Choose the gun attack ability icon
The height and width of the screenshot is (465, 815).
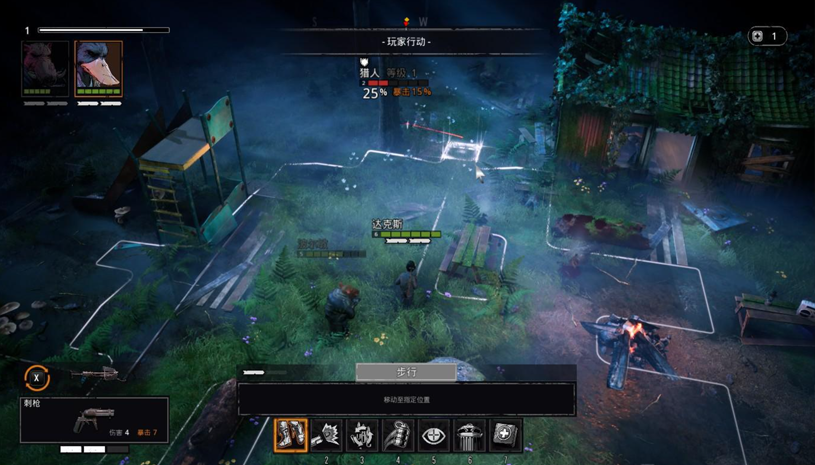pos(326,435)
